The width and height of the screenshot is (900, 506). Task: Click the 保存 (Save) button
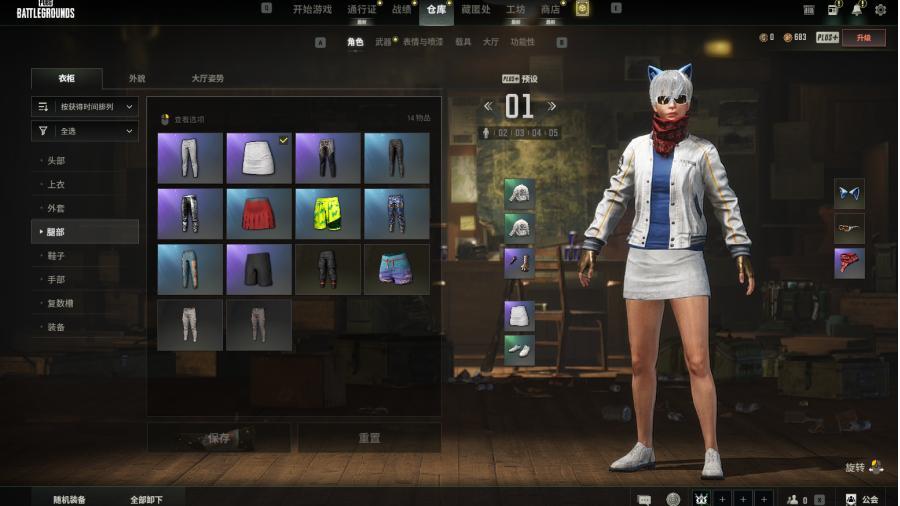pyautogui.click(x=219, y=438)
